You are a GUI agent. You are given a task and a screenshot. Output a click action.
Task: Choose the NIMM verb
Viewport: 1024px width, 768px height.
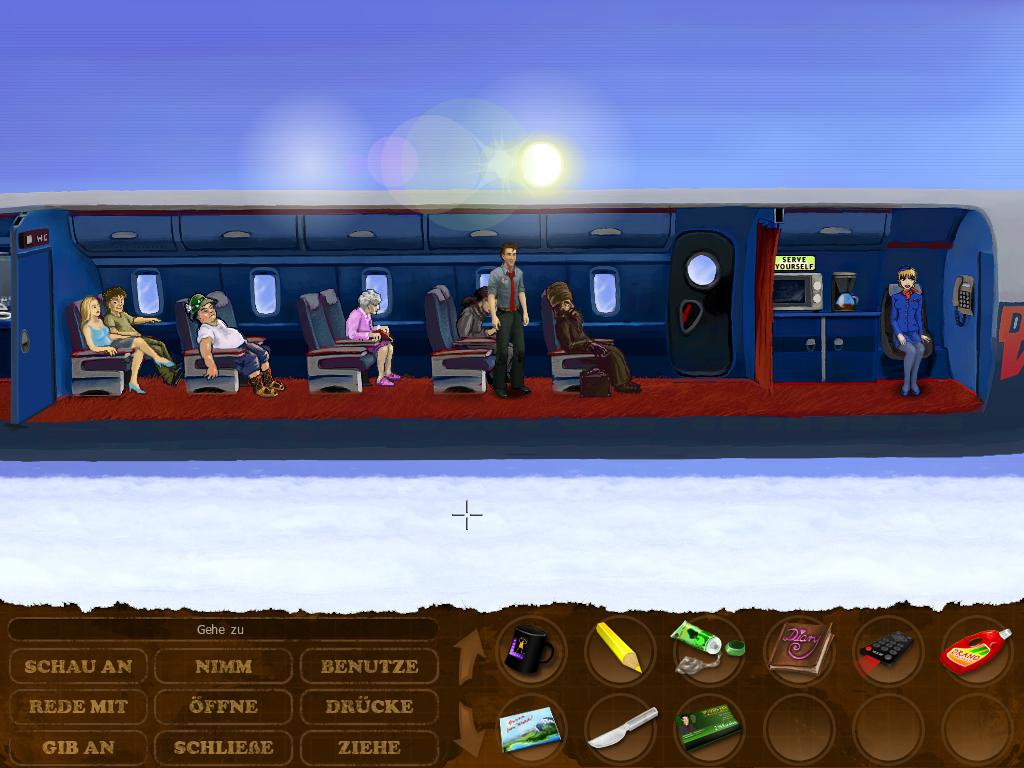(223, 666)
